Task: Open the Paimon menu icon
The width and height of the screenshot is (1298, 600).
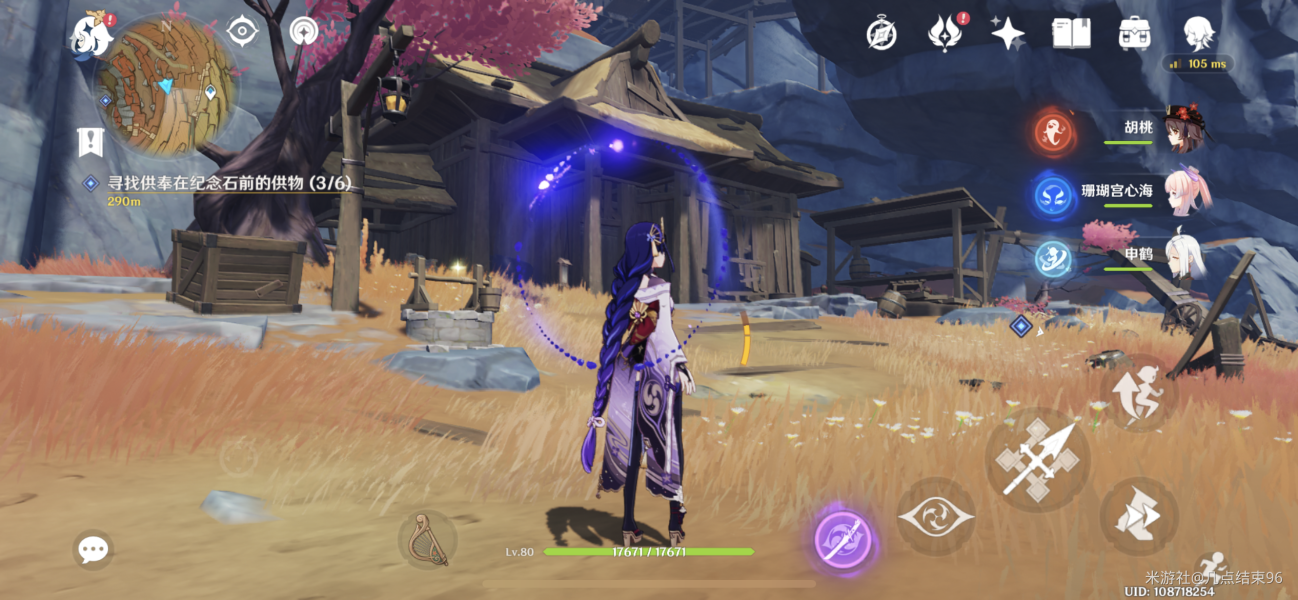Action: [89, 36]
